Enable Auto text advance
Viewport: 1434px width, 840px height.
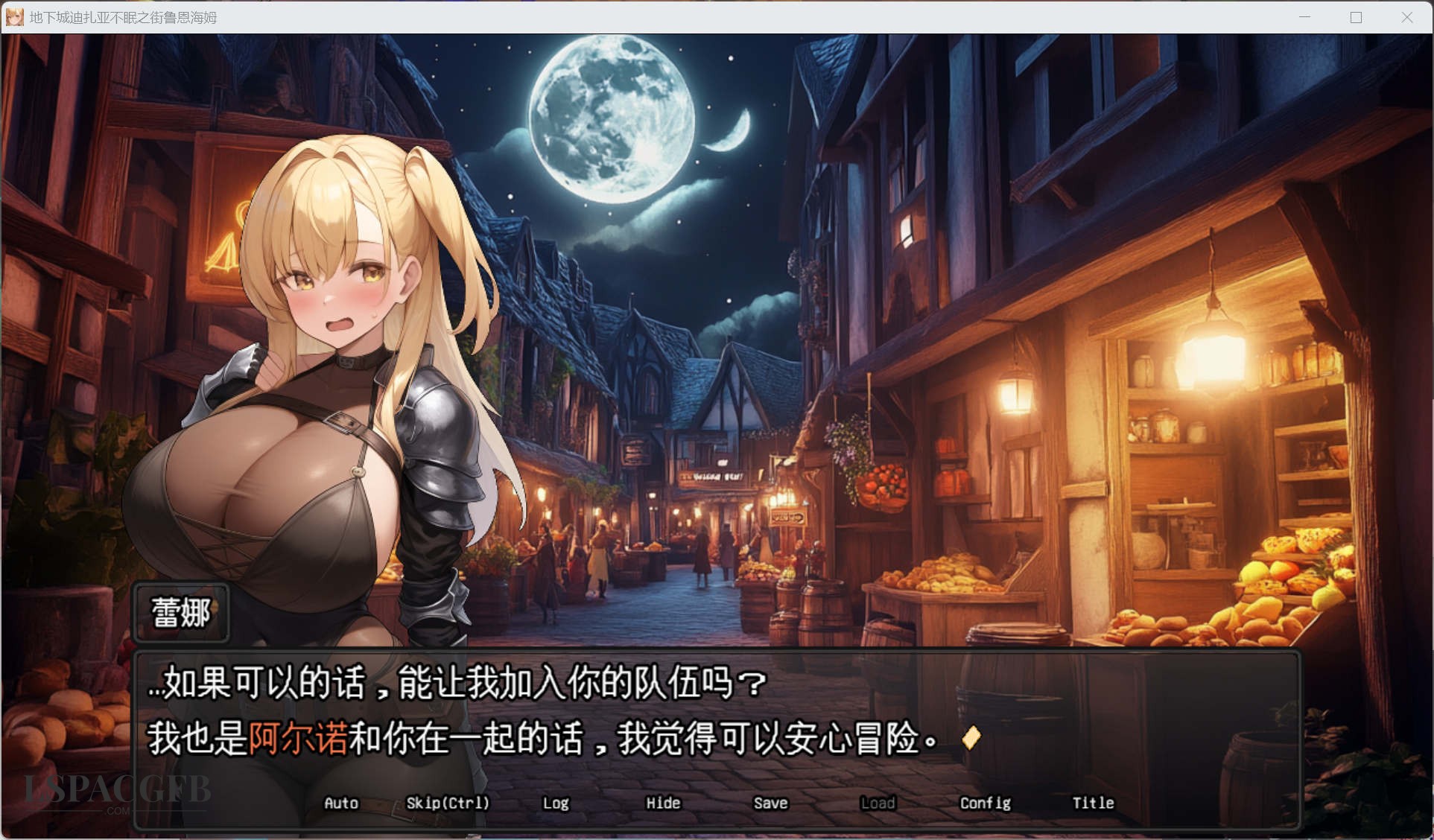pos(341,803)
